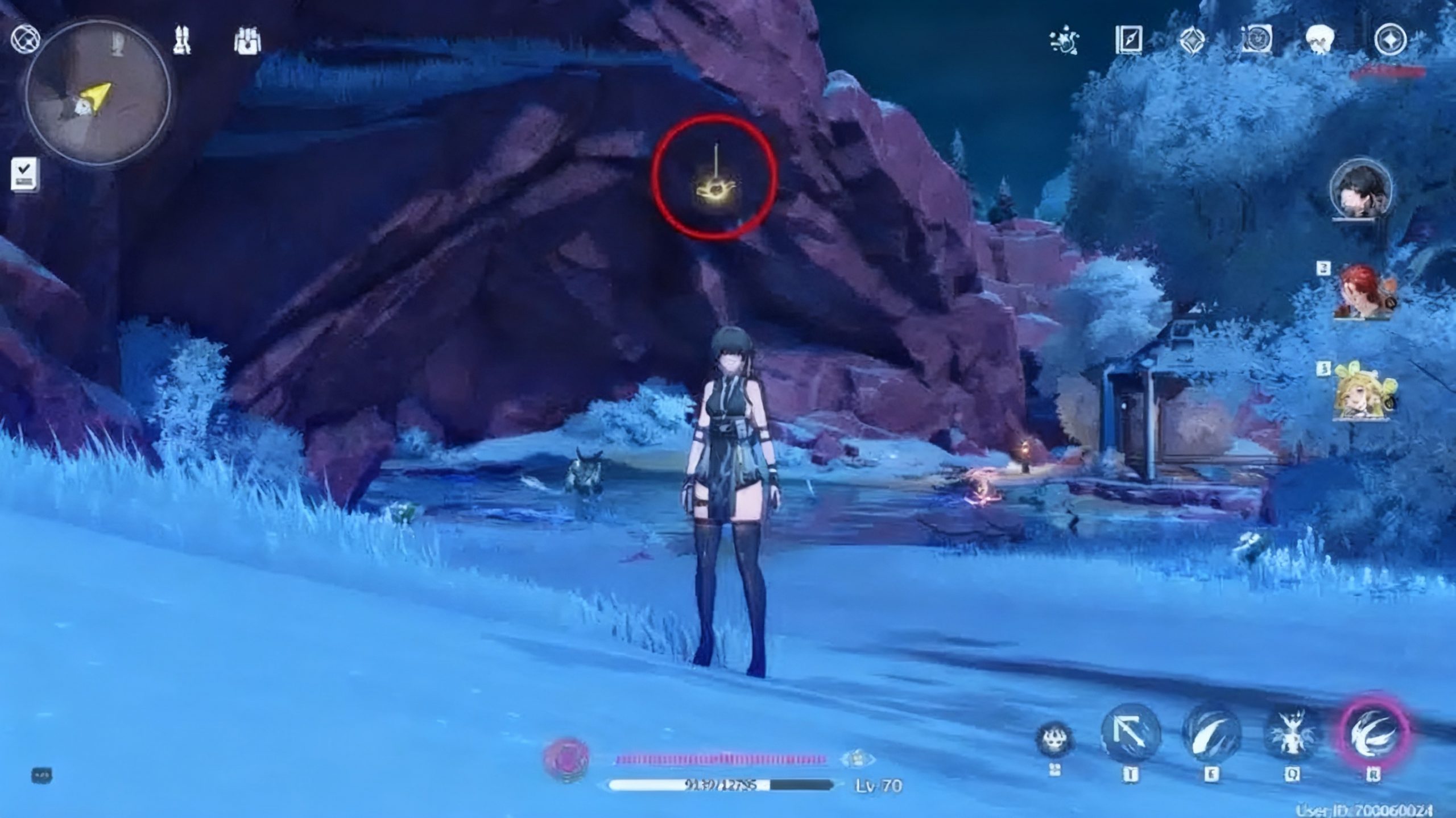This screenshot has height=818, width=1456.
Task: Open the twin-tower icon near the minimap
Action: click(x=182, y=40)
